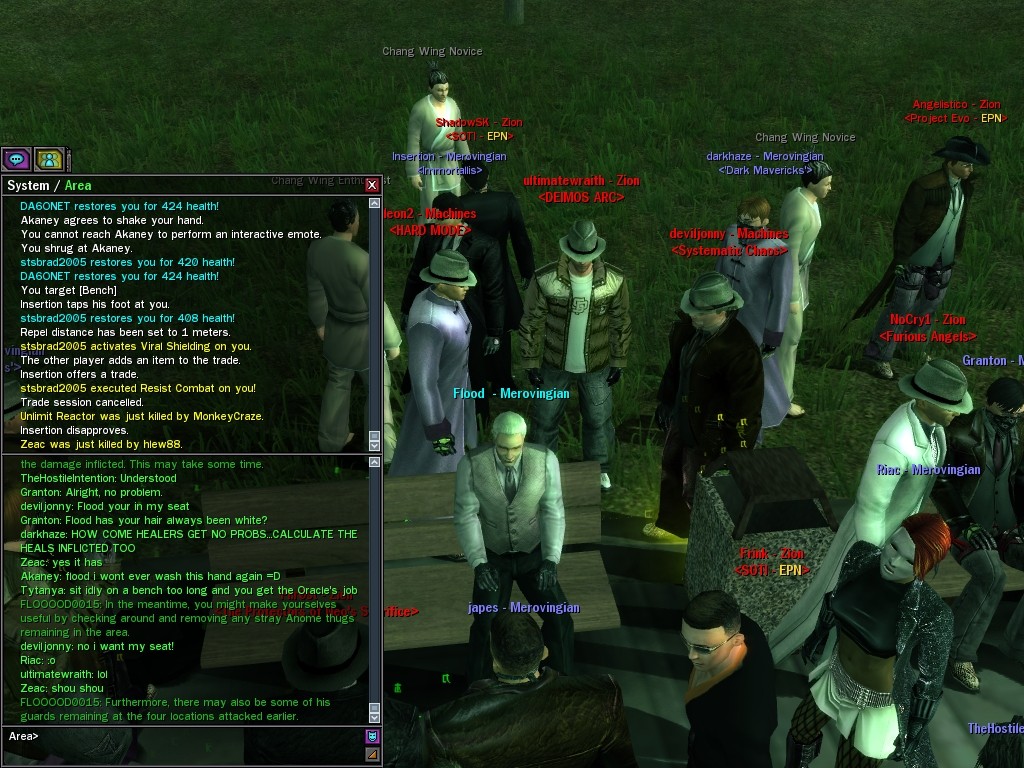Switch to the System chat tab
This screenshot has width=1024, height=768.
coord(28,186)
